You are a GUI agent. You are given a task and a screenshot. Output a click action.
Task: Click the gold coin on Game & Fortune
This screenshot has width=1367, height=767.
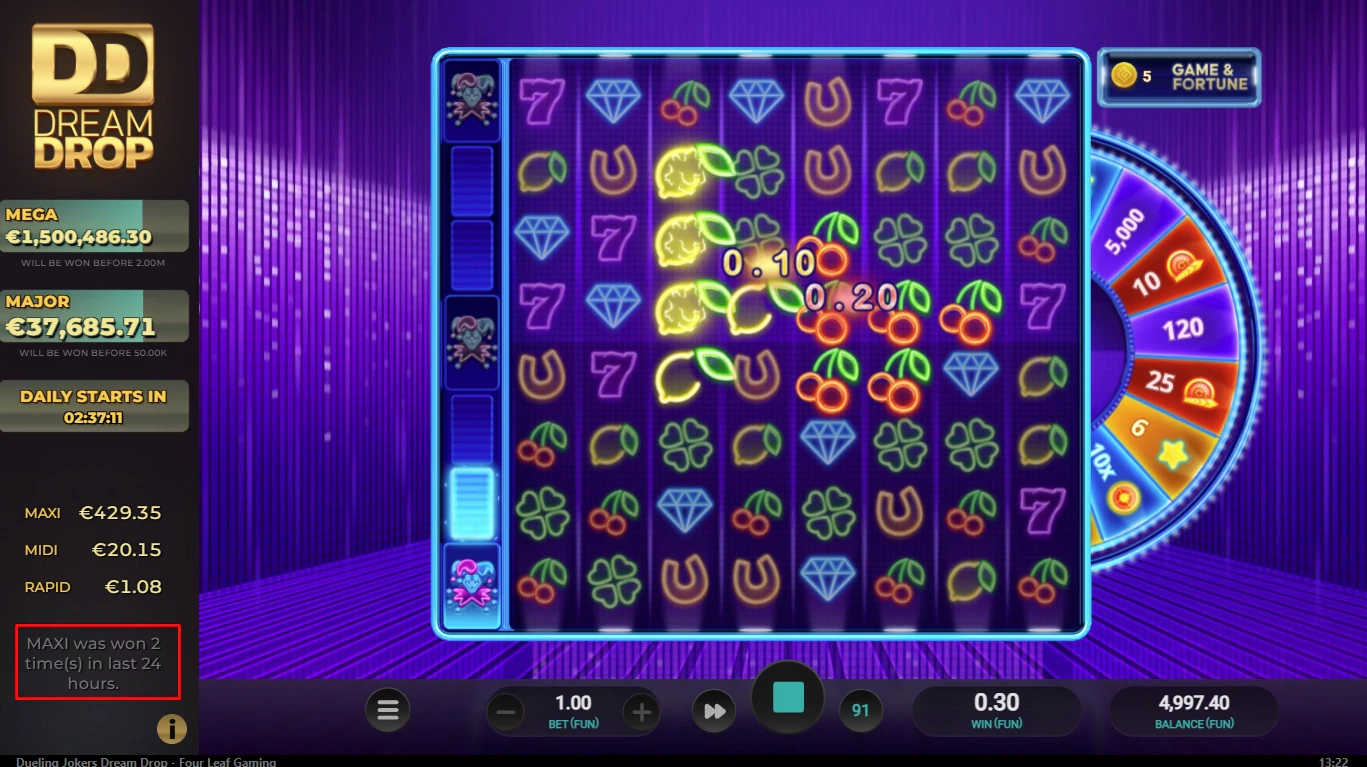pyautogui.click(x=1125, y=76)
